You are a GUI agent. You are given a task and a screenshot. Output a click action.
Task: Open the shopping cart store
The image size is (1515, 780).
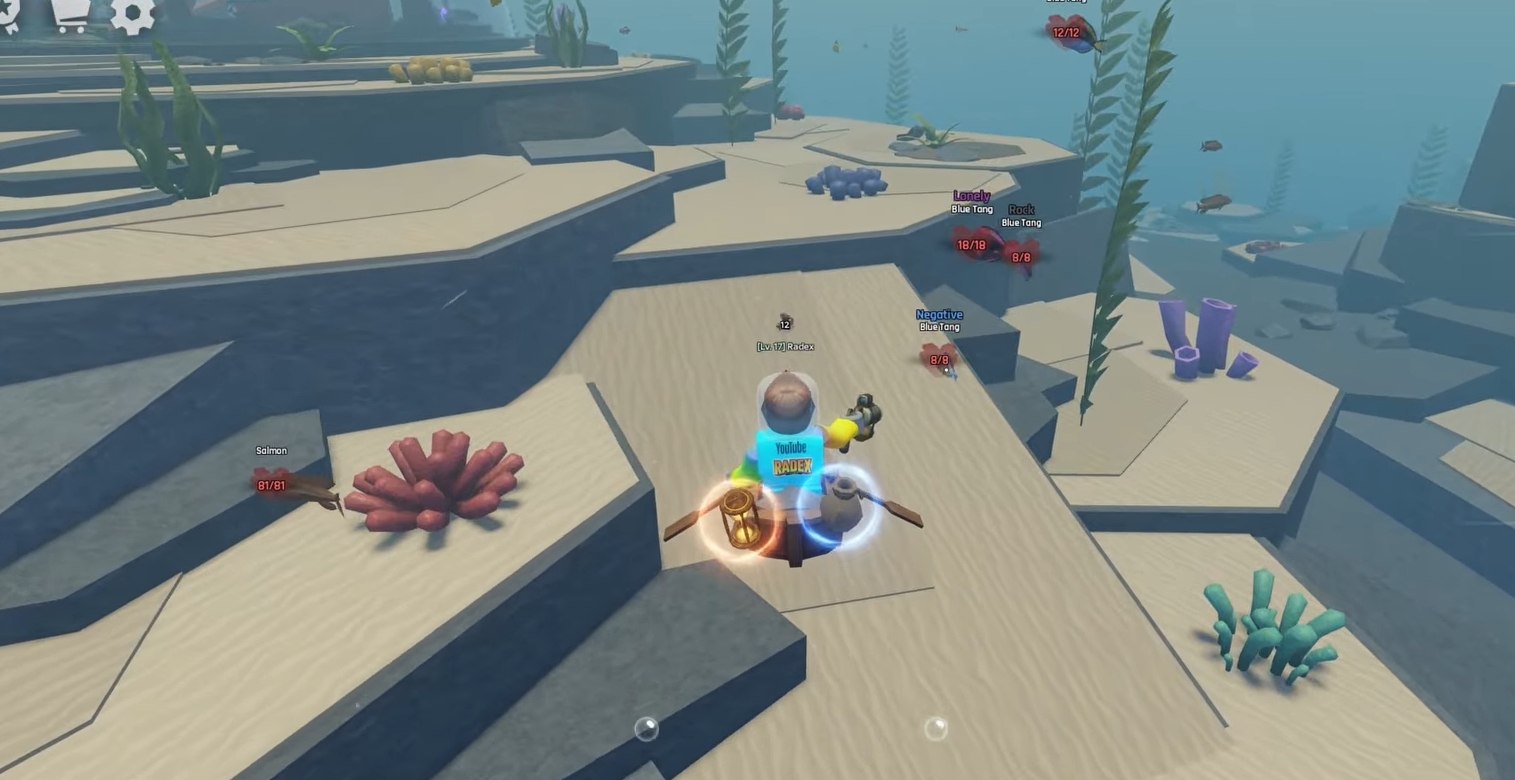coord(69,14)
